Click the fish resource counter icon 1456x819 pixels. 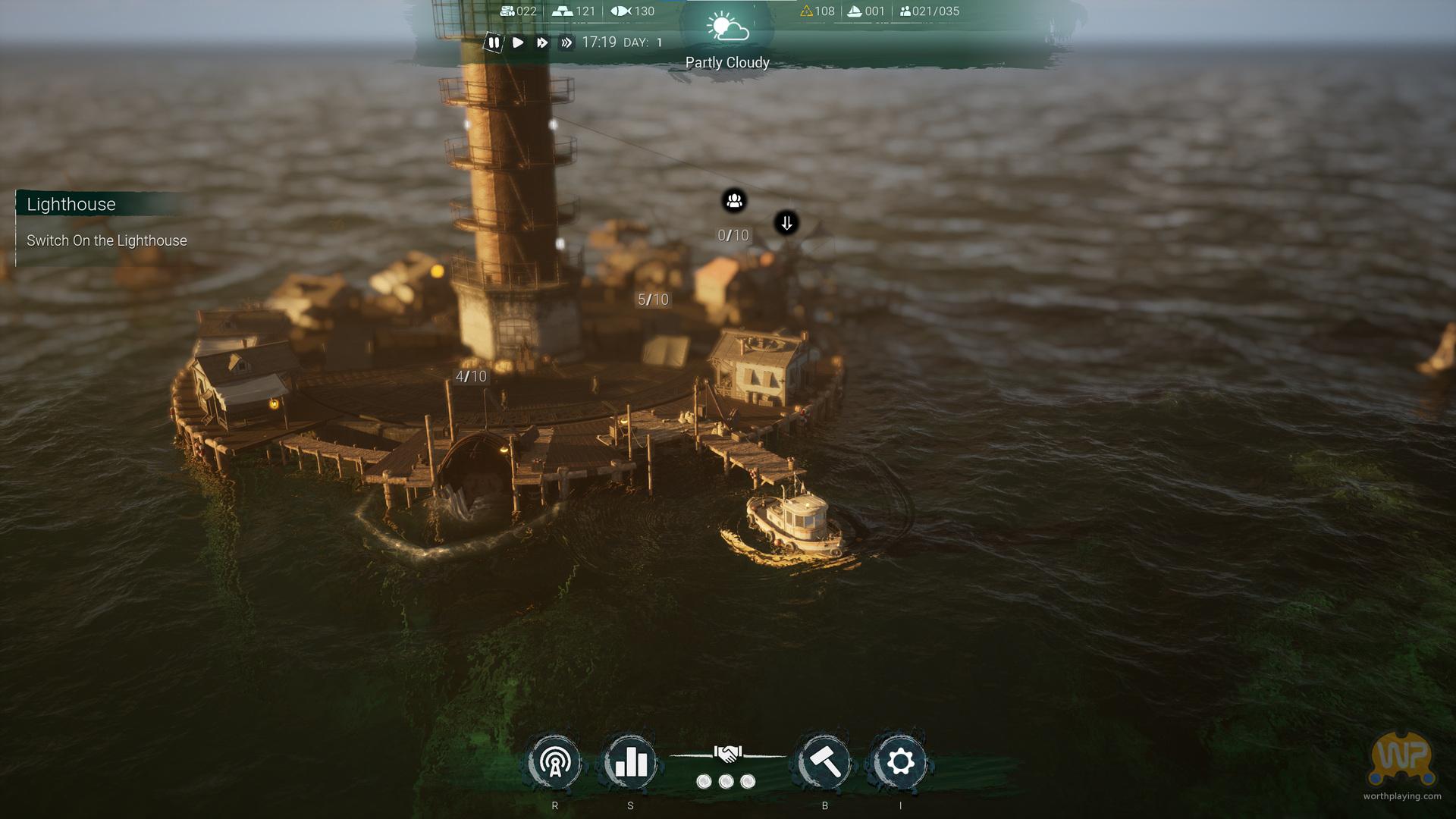click(x=621, y=11)
